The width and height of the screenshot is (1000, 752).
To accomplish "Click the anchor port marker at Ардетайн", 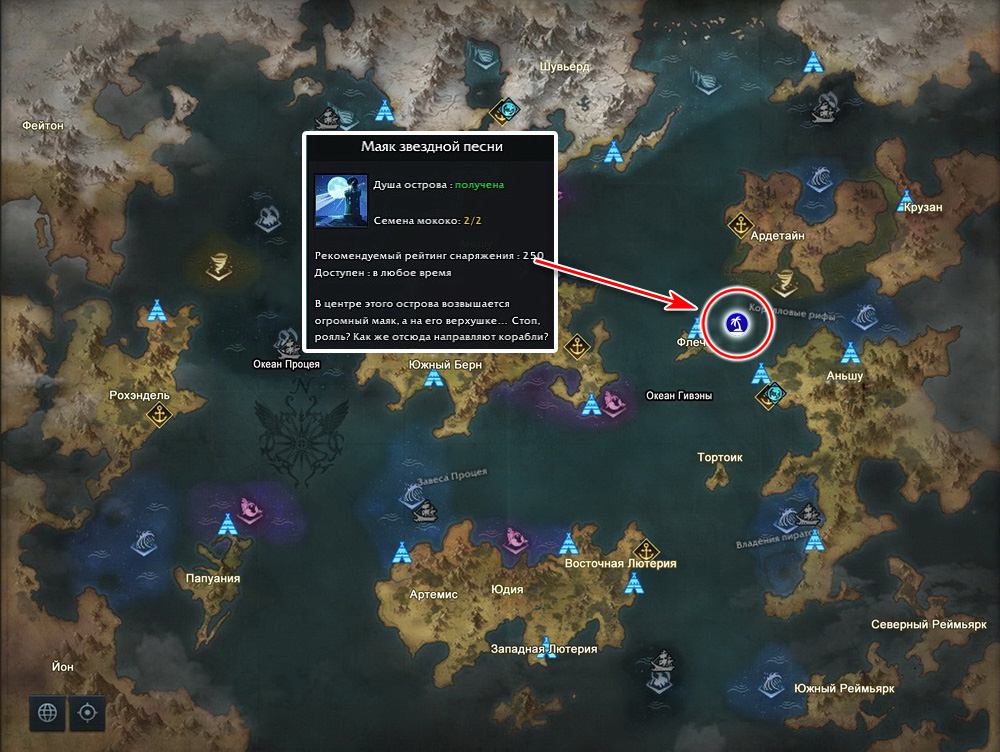I will tap(740, 224).
